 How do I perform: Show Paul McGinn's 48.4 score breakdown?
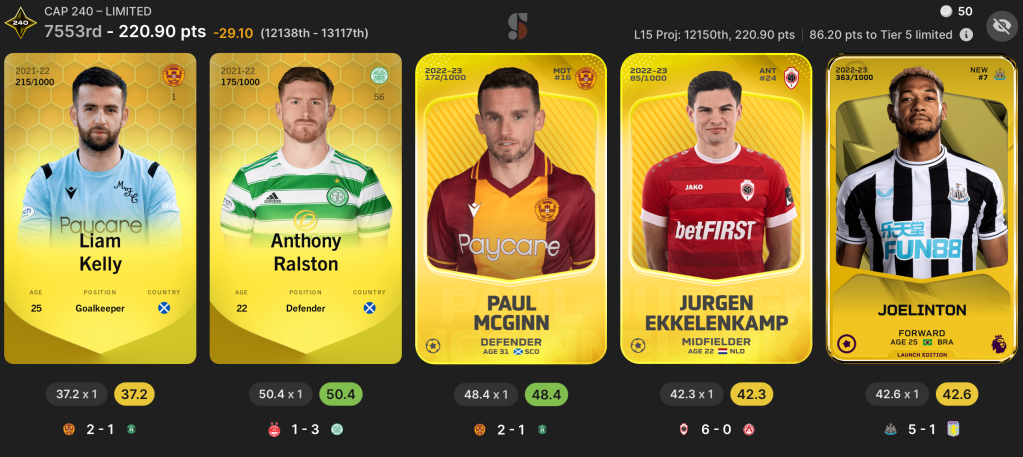pos(545,394)
